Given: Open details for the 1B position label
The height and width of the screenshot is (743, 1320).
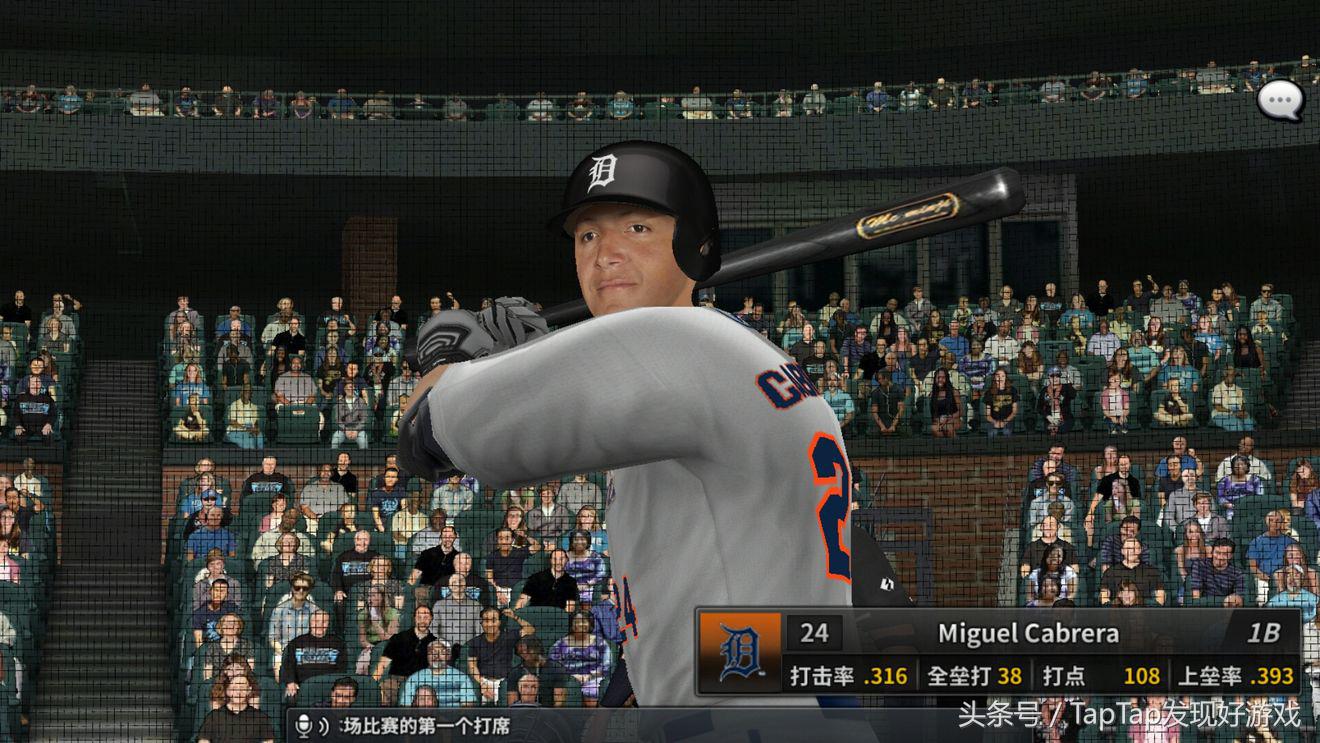Looking at the screenshot, I should (x=1265, y=634).
